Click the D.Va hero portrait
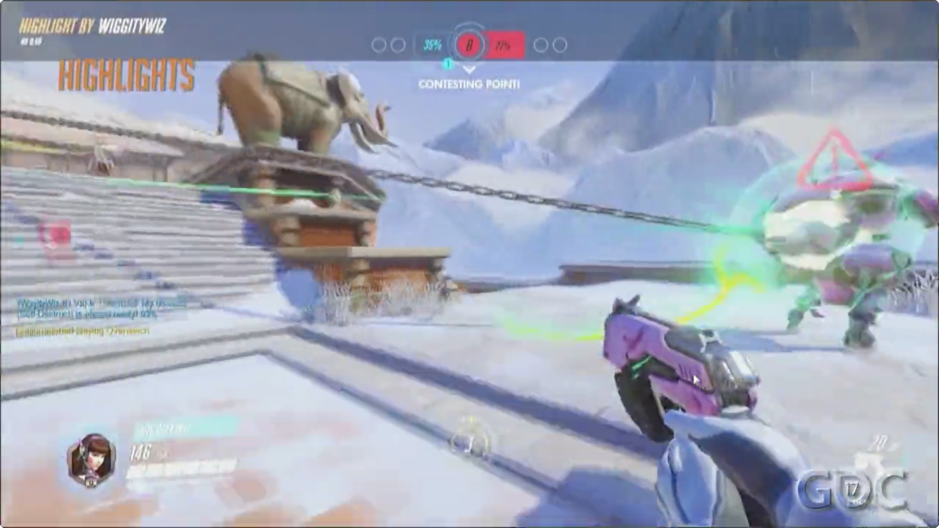 [x=90, y=459]
